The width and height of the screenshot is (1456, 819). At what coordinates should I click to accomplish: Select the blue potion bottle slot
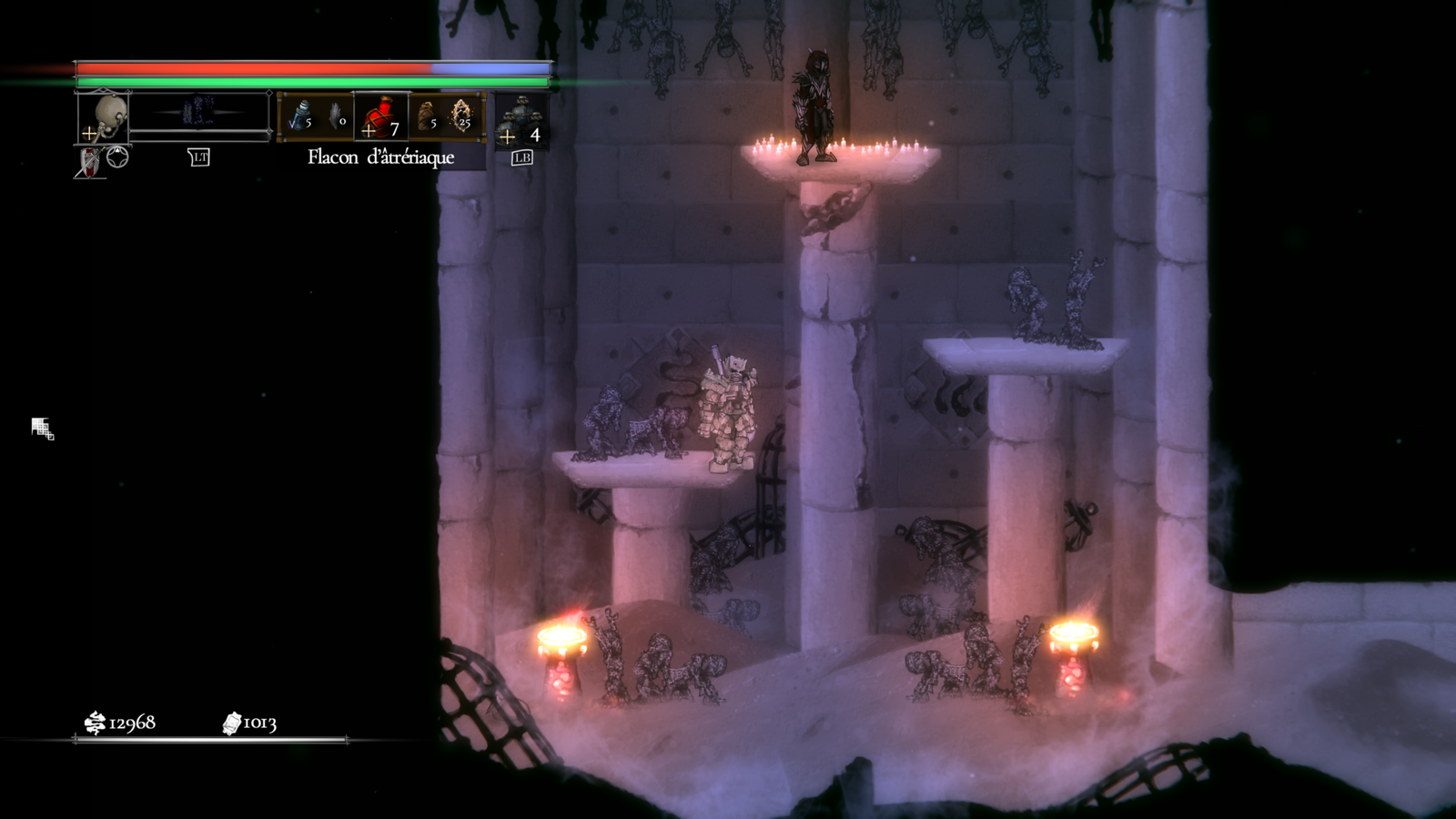pos(300,116)
